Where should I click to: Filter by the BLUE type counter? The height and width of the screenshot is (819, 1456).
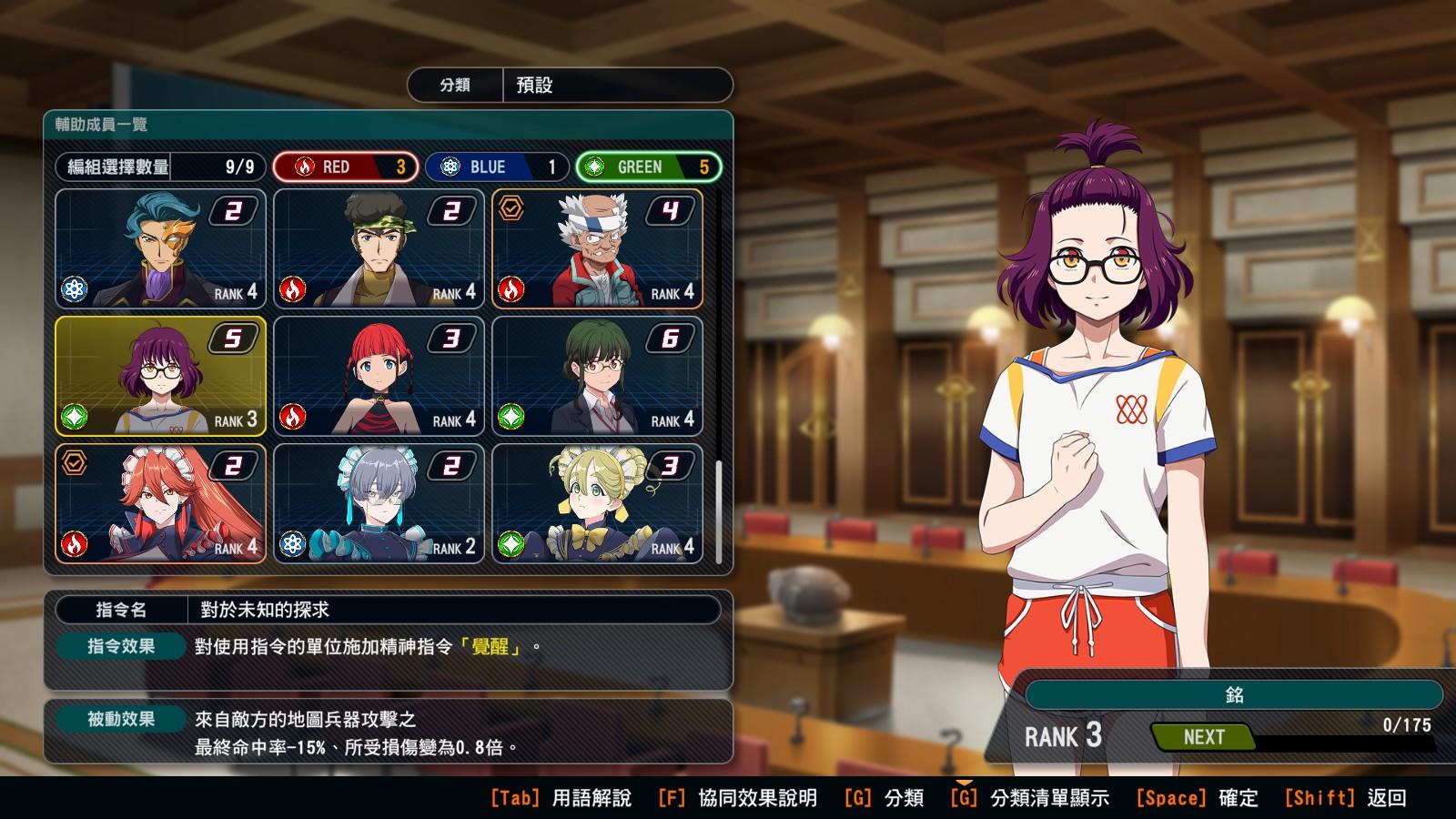point(497,167)
